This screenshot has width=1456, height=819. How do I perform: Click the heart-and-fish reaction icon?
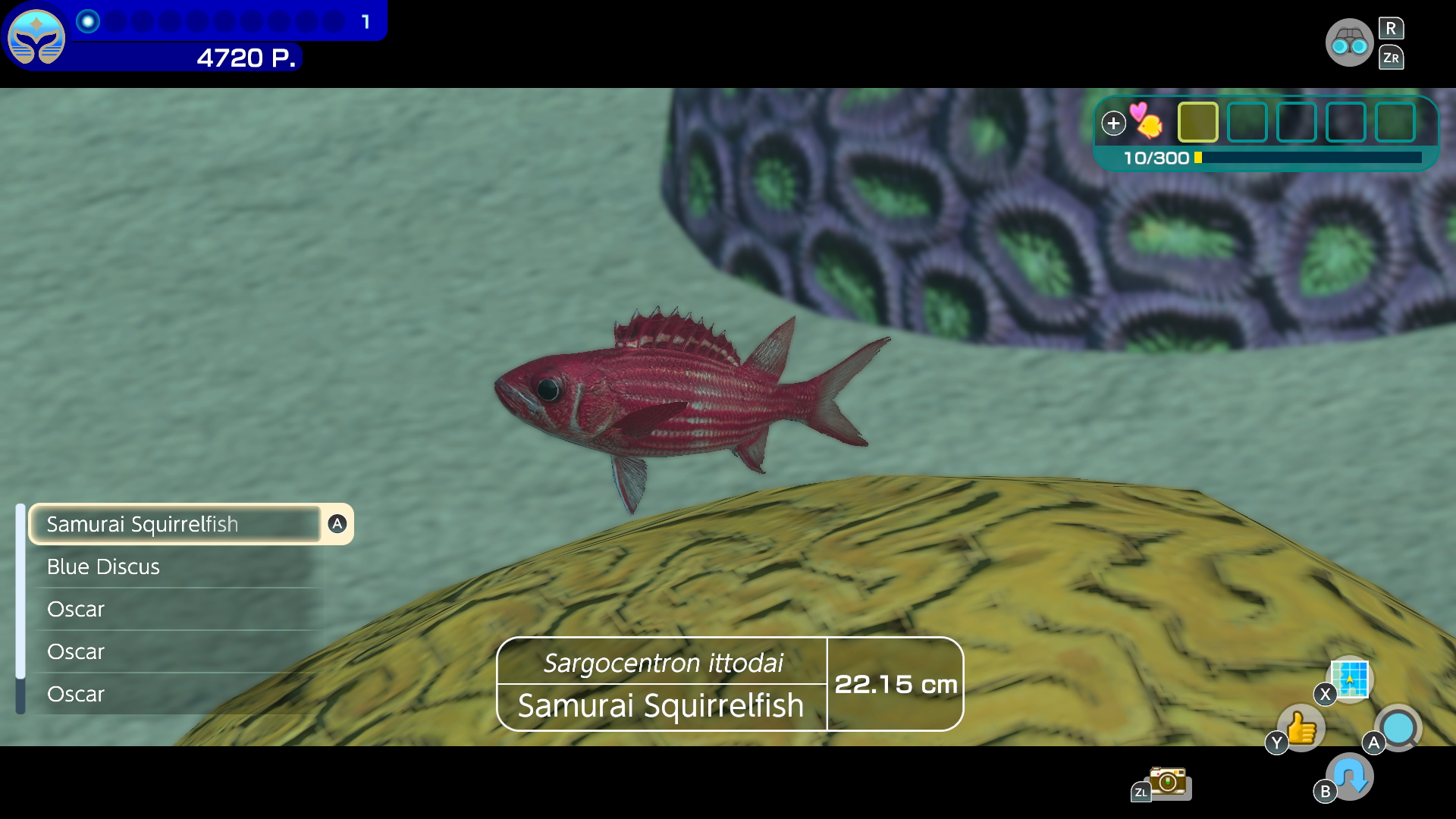coord(1147,124)
